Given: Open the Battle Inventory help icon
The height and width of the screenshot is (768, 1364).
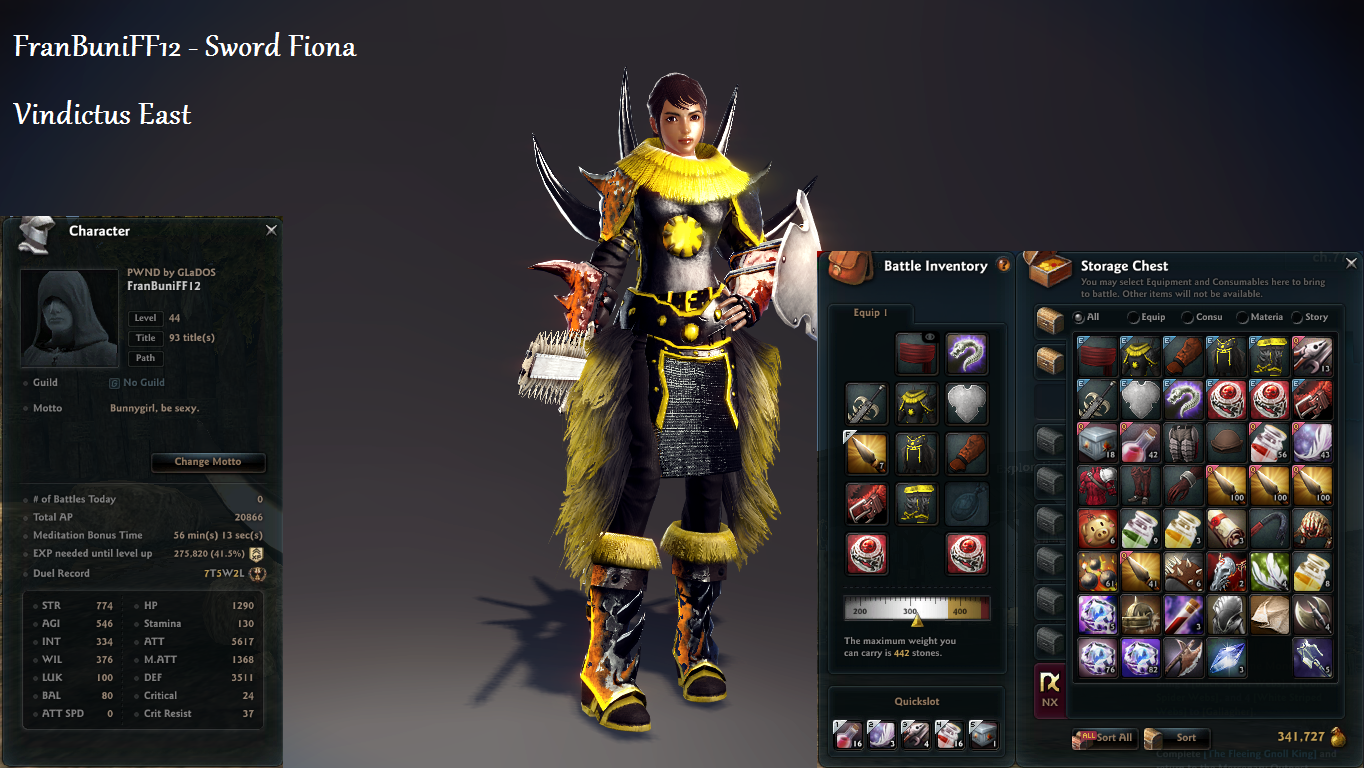Looking at the screenshot, I should (1004, 265).
